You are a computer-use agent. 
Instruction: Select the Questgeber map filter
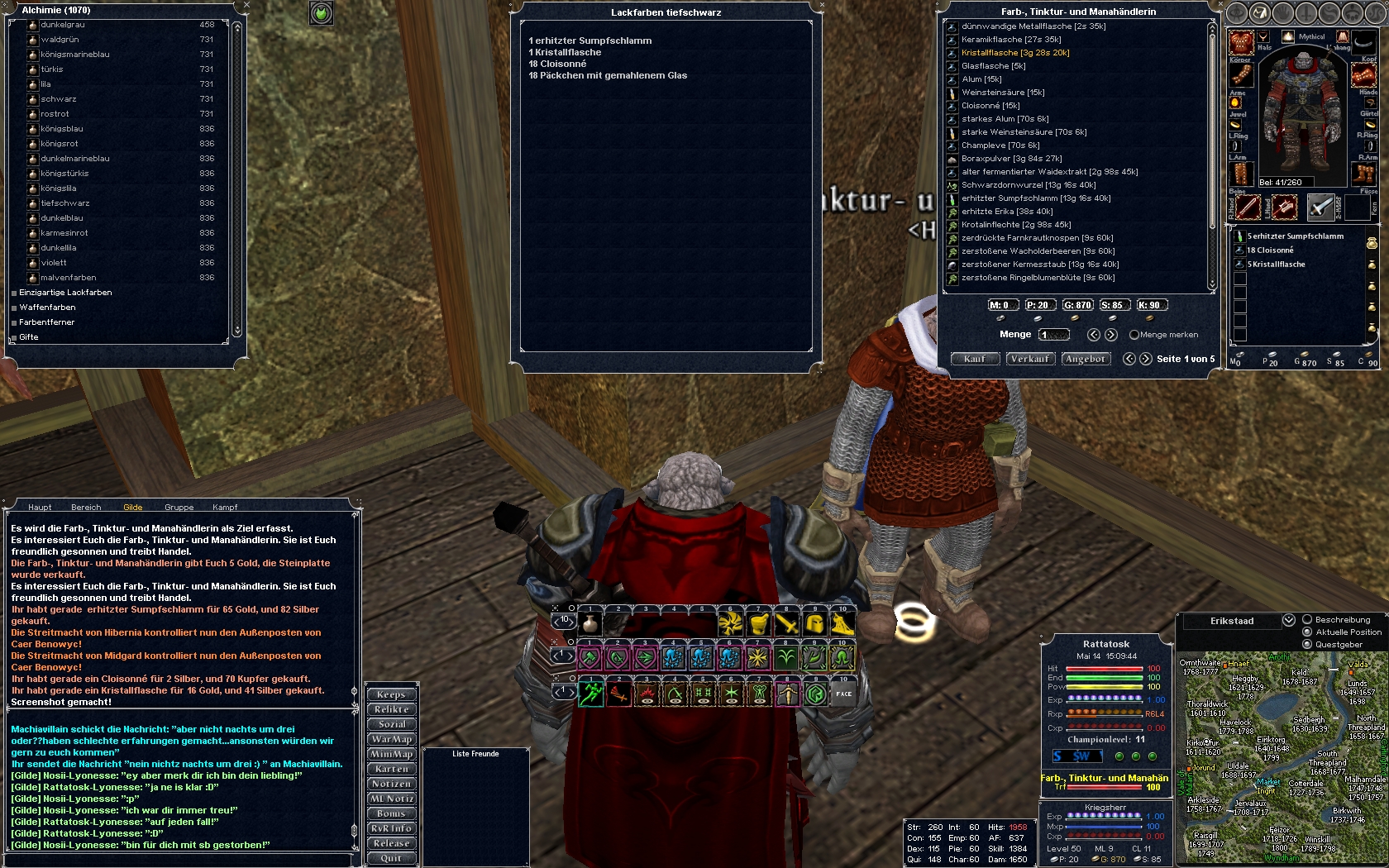coord(1307,645)
